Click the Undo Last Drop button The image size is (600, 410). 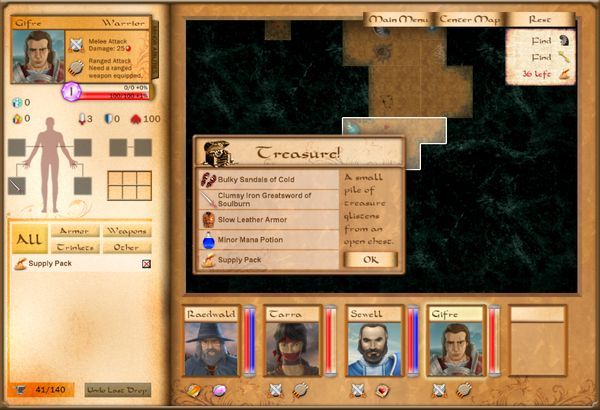118,389
